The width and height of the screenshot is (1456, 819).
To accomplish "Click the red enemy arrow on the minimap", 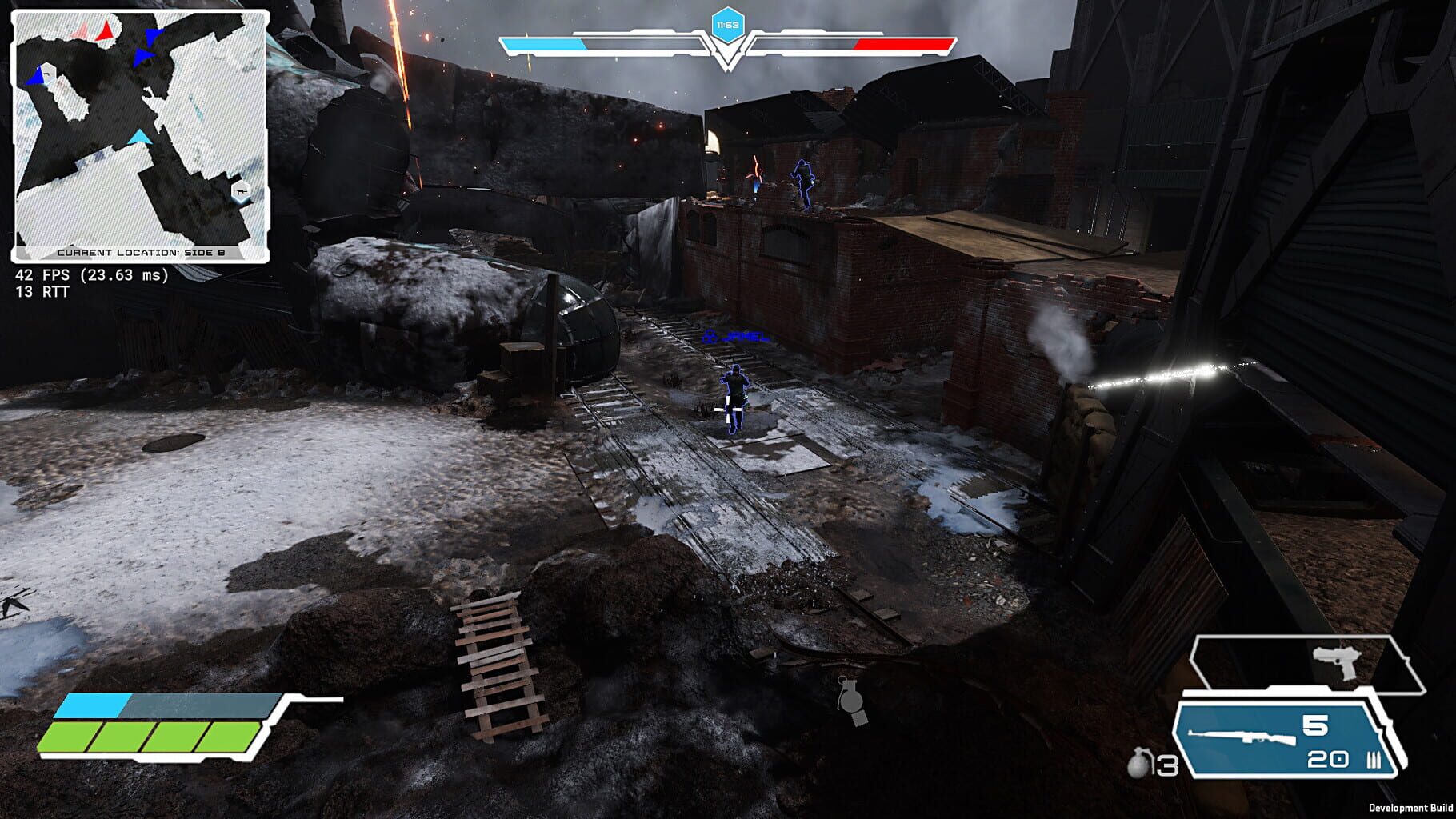I will pyautogui.click(x=106, y=33).
